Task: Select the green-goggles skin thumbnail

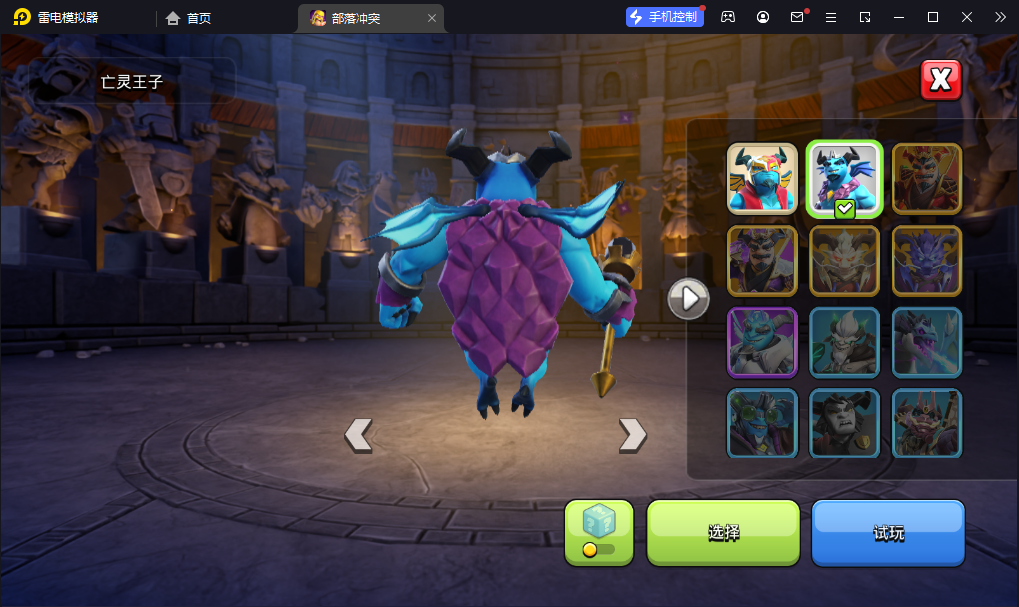Action: (x=762, y=423)
